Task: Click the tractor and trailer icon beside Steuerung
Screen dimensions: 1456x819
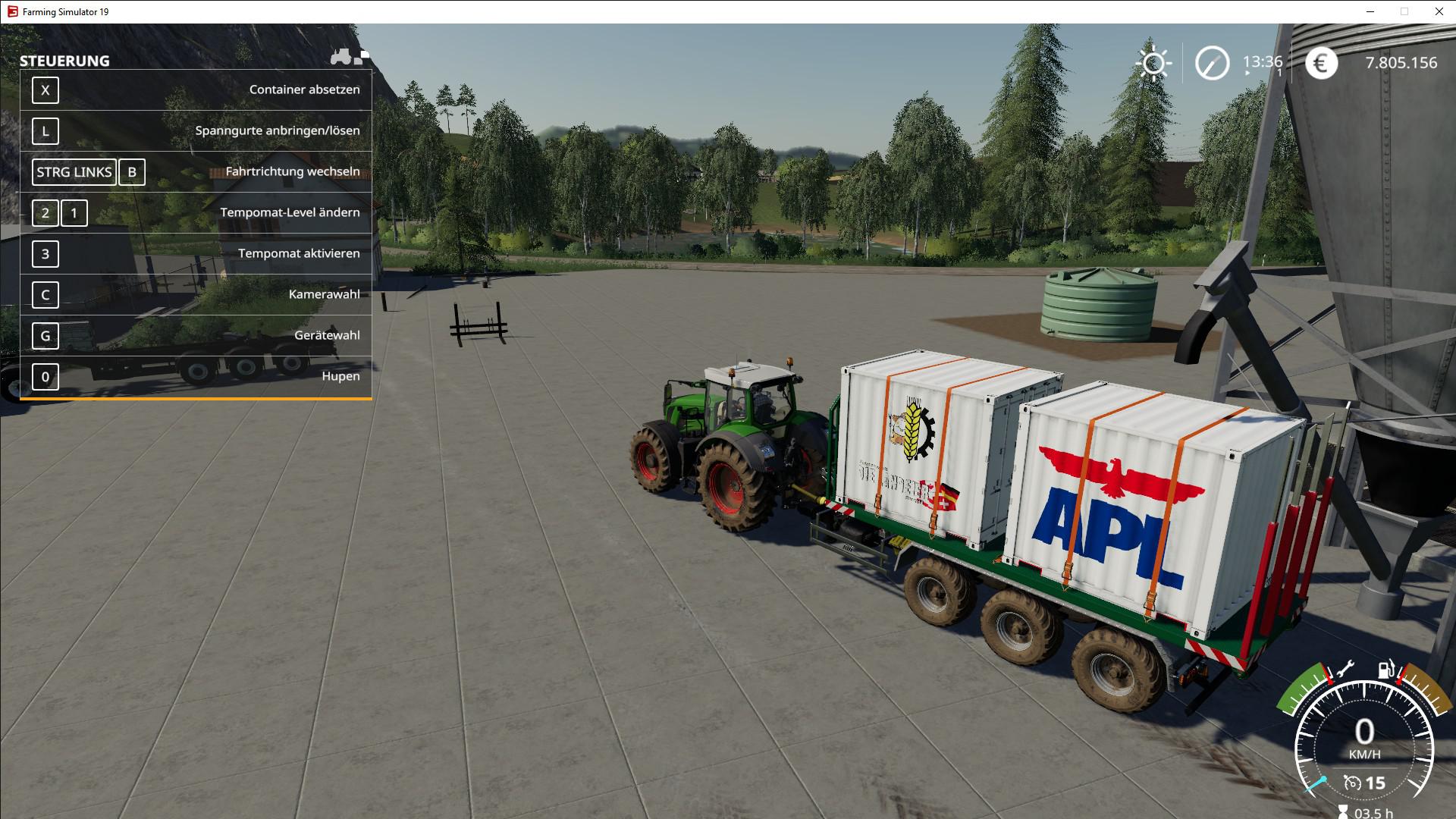Action: 350,57
